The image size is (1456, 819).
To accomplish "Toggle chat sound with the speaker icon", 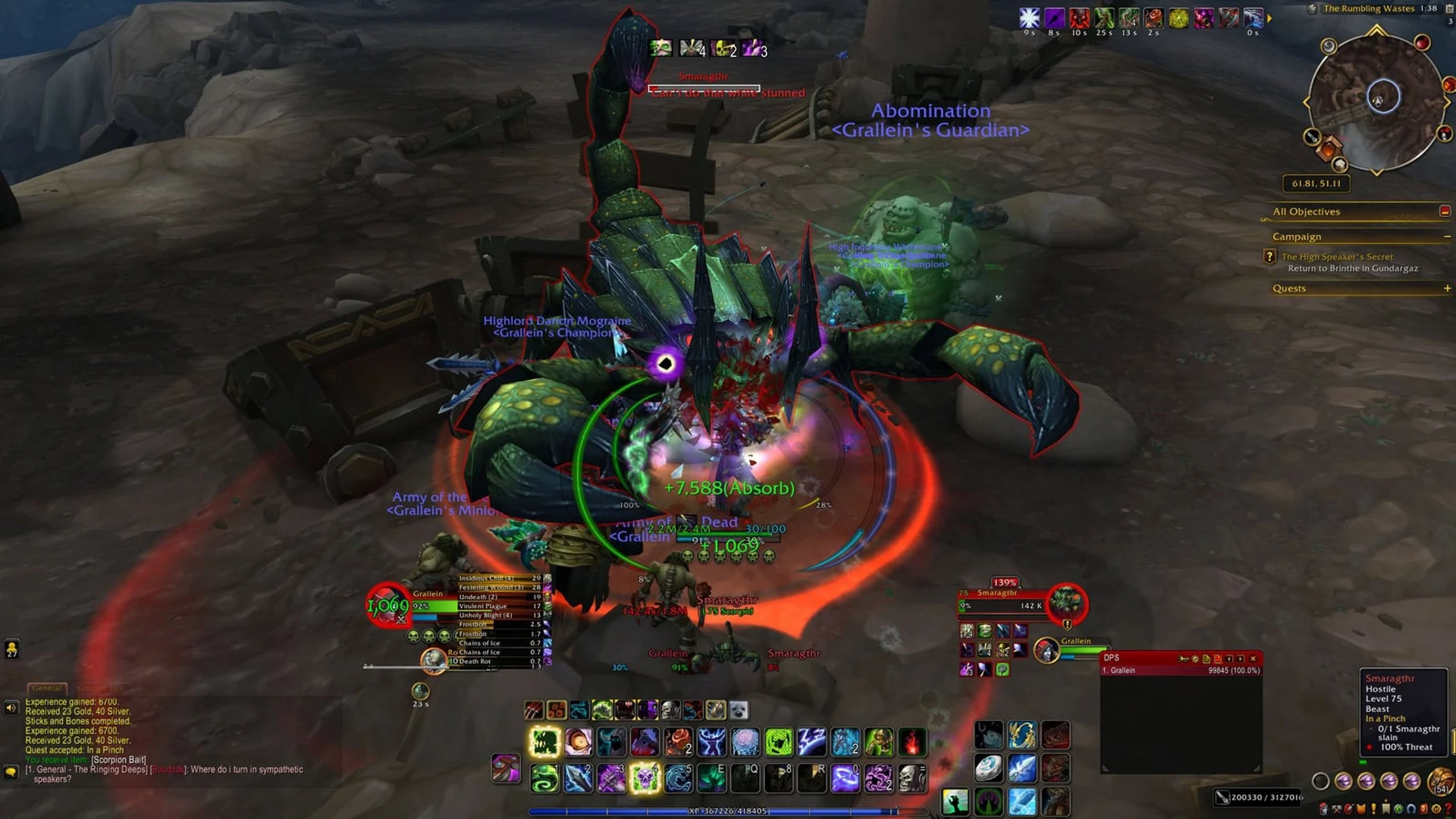I will coord(10,708).
